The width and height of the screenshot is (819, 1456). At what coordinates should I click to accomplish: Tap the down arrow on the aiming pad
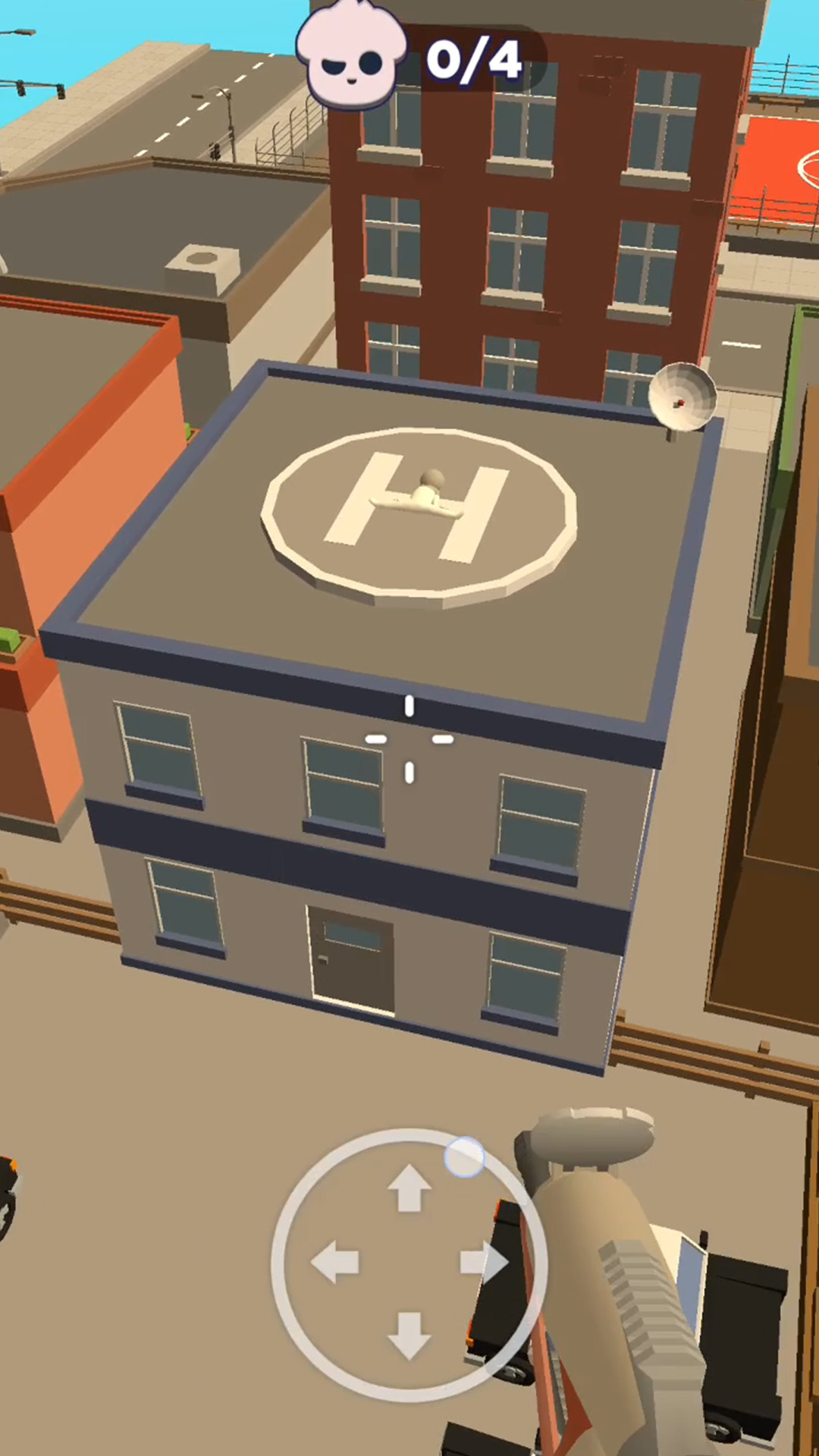coord(409,1335)
